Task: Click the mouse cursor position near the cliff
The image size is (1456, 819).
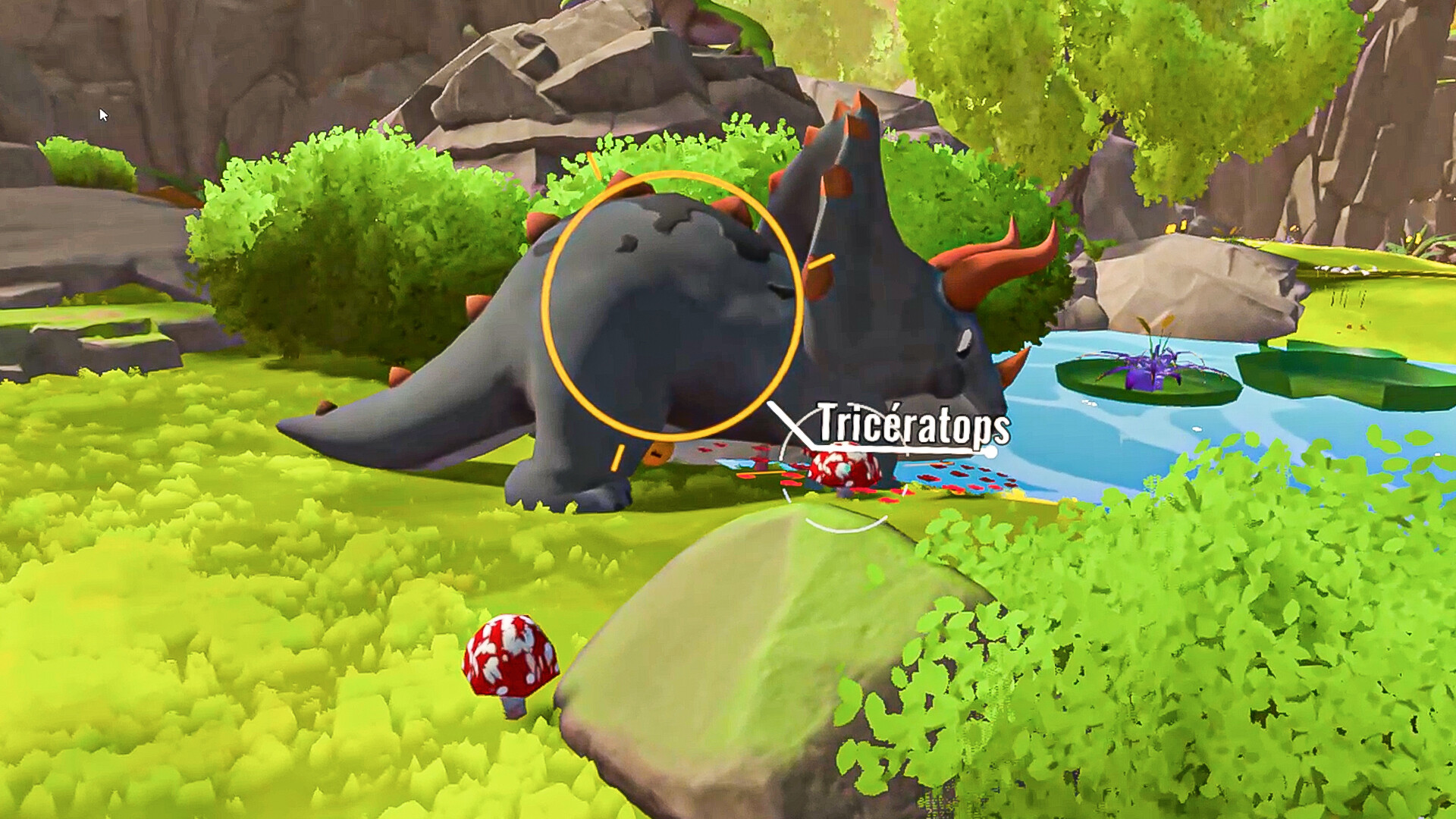Action: [x=102, y=112]
